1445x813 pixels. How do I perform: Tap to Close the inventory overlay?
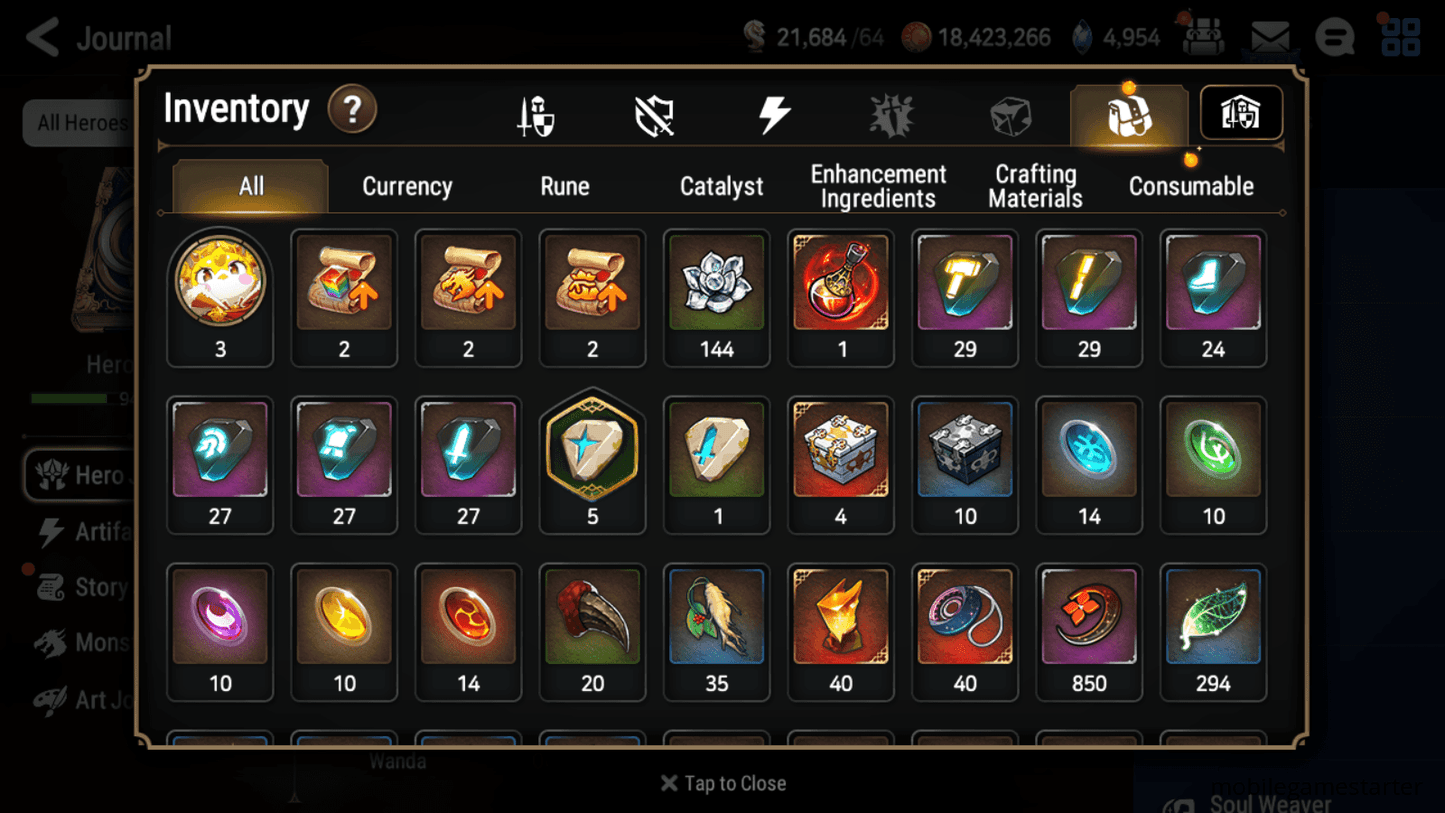click(x=722, y=783)
